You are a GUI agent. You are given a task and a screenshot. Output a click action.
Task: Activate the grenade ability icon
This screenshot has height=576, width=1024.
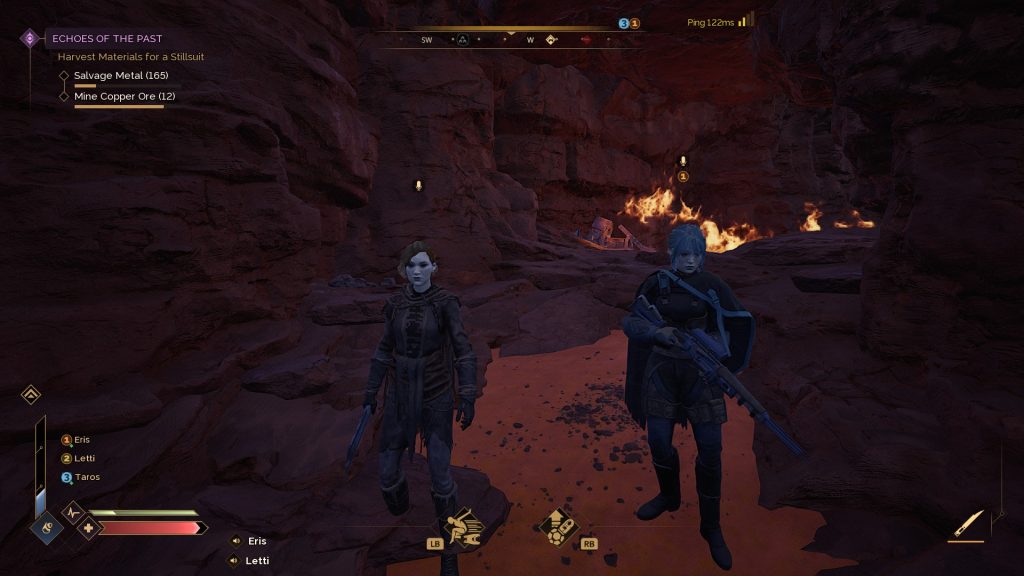coord(556,527)
